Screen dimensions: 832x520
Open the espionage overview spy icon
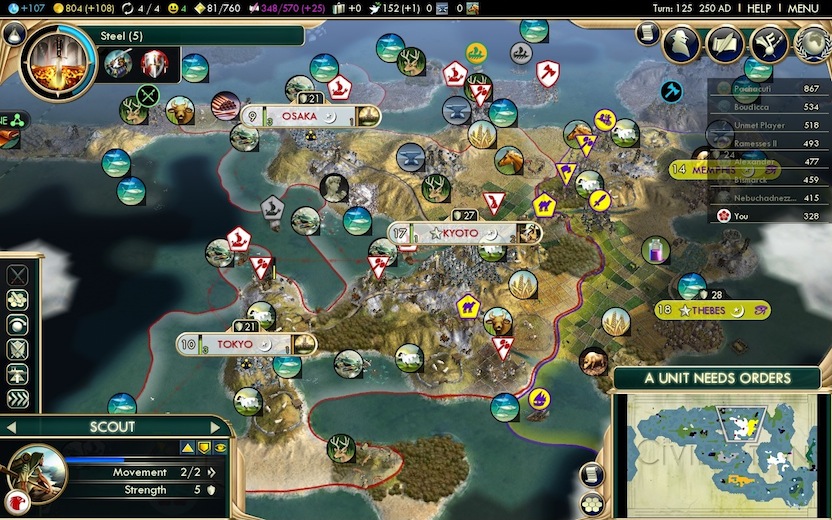683,43
